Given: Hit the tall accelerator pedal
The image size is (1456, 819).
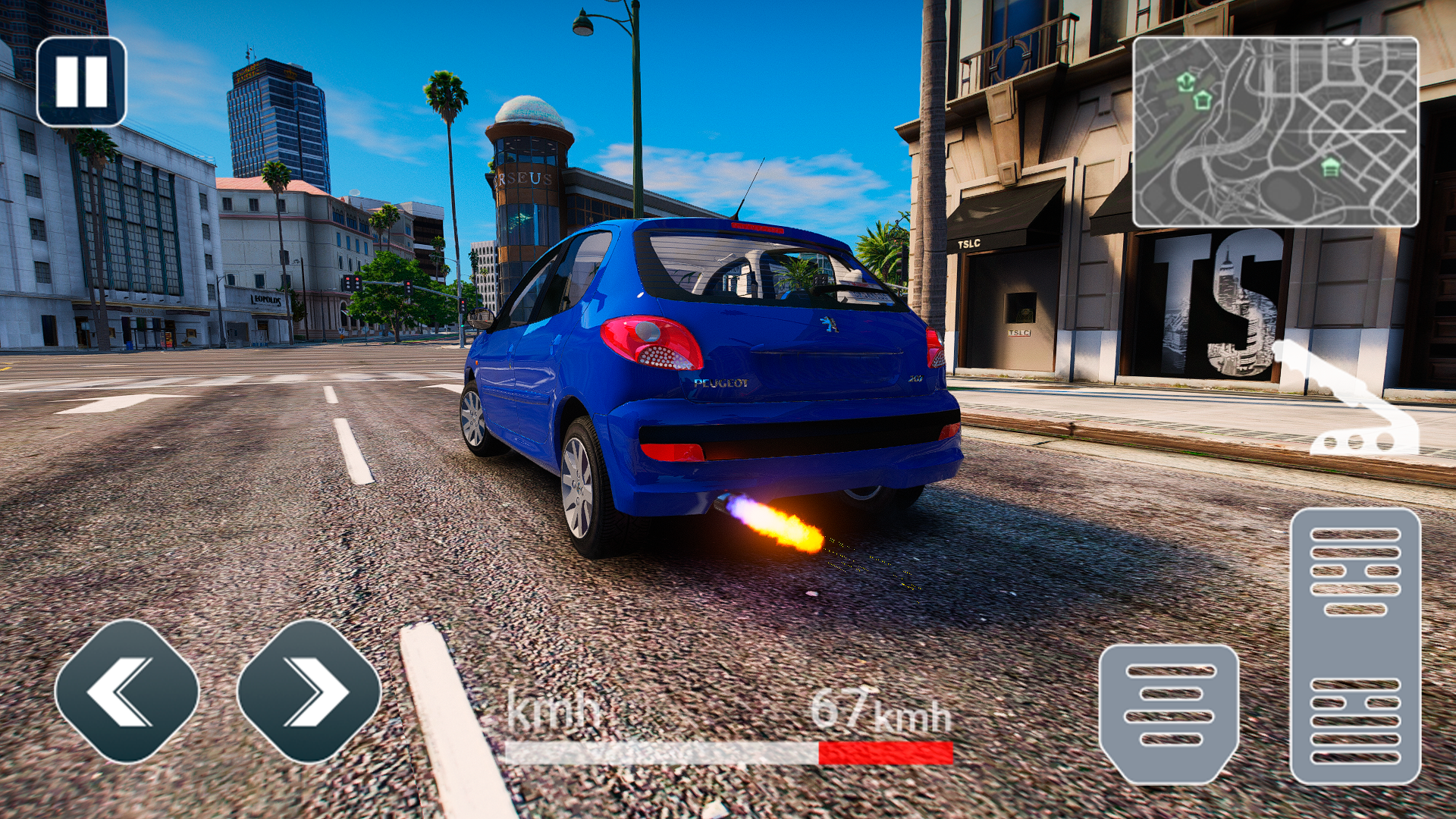Looking at the screenshot, I should 1355,646.
